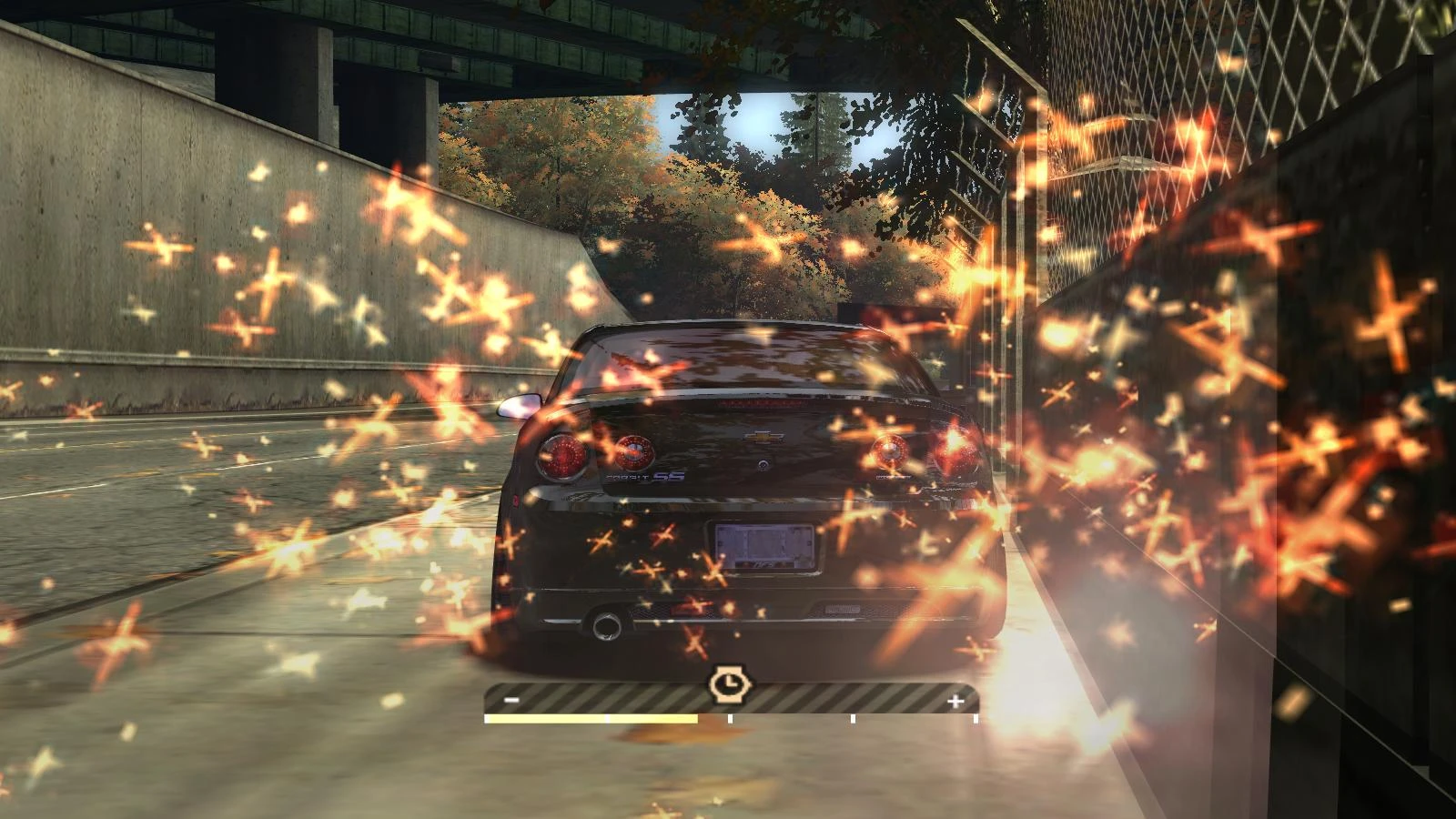This screenshot has width=1456, height=819.
Task: Select the plus icon to increase time
Action: coord(955,700)
